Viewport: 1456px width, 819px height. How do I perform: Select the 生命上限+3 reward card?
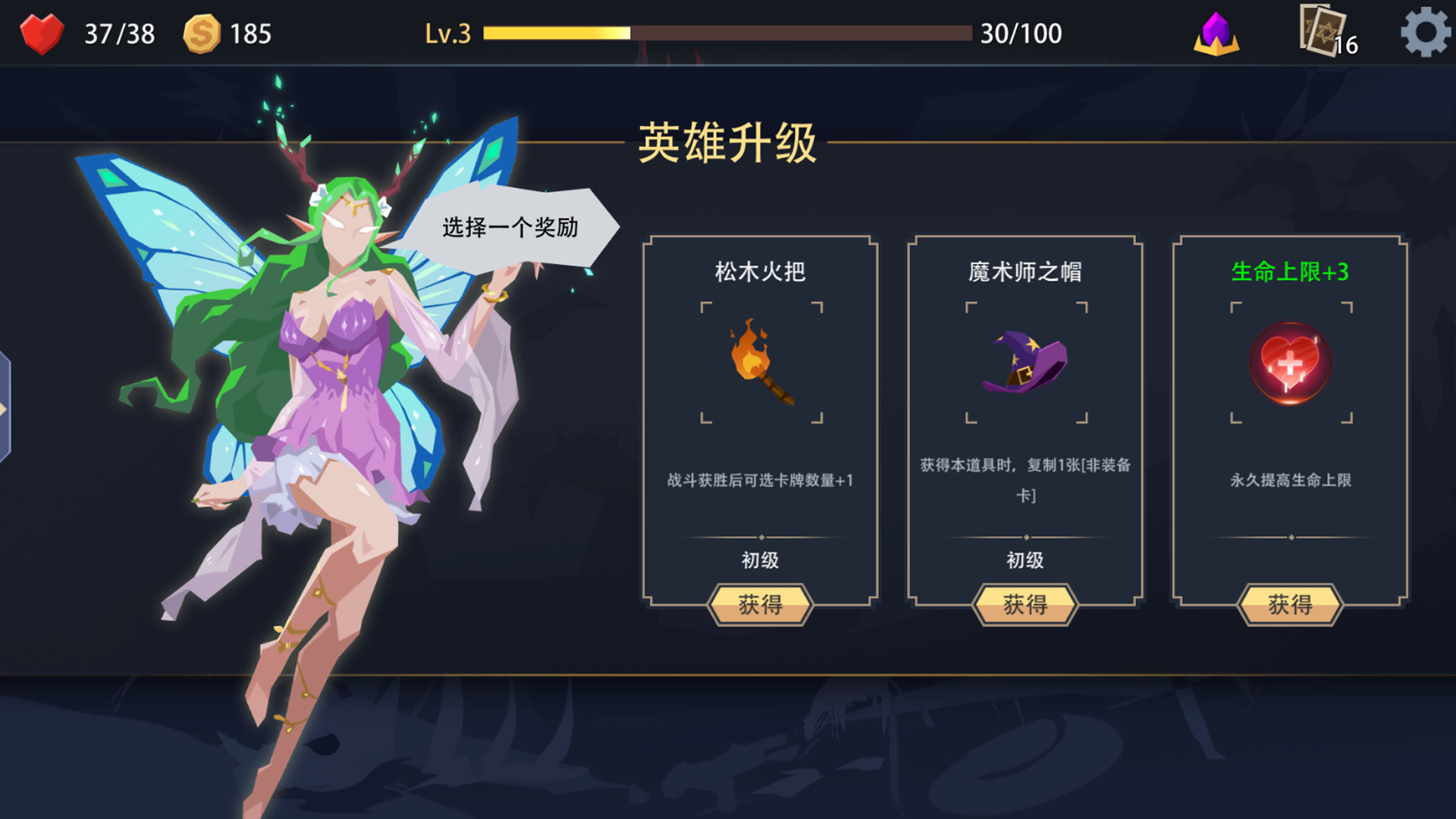(x=1291, y=425)
